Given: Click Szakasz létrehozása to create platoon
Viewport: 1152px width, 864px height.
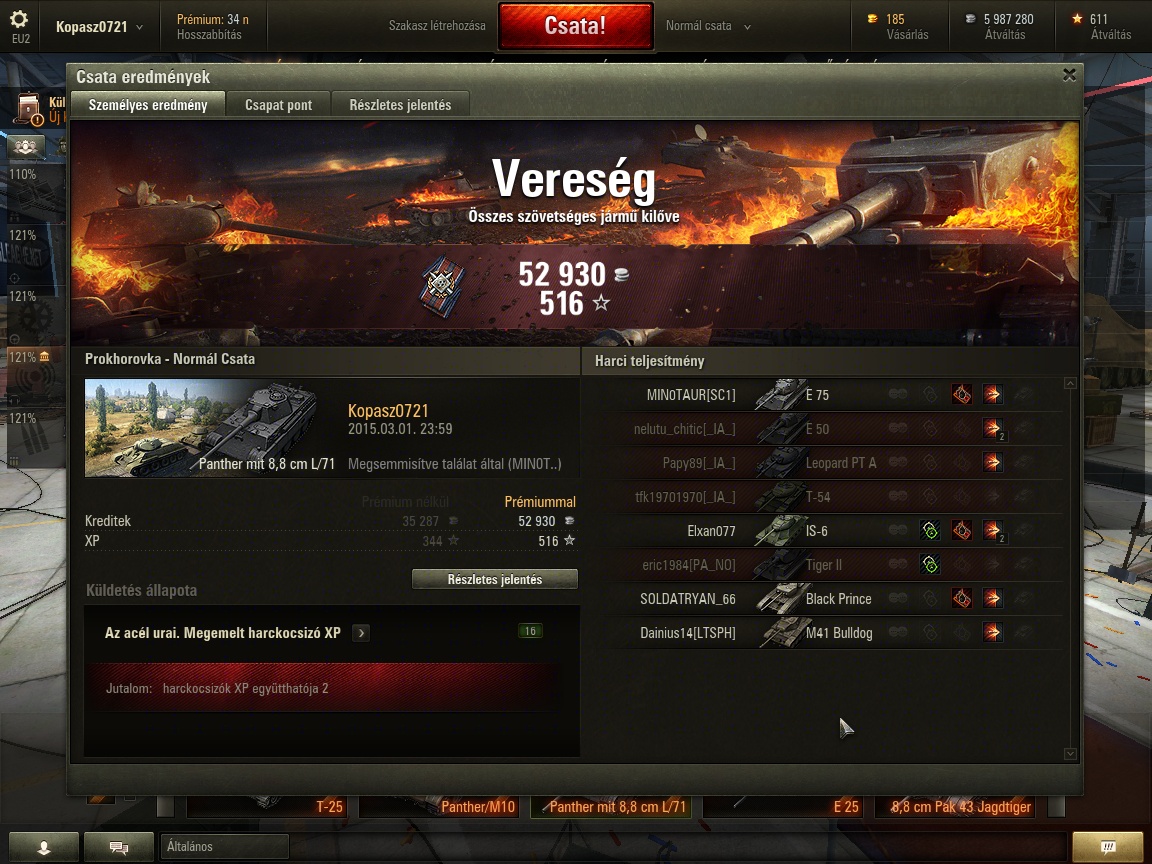Looking at the screenshot, I should 437,26.
